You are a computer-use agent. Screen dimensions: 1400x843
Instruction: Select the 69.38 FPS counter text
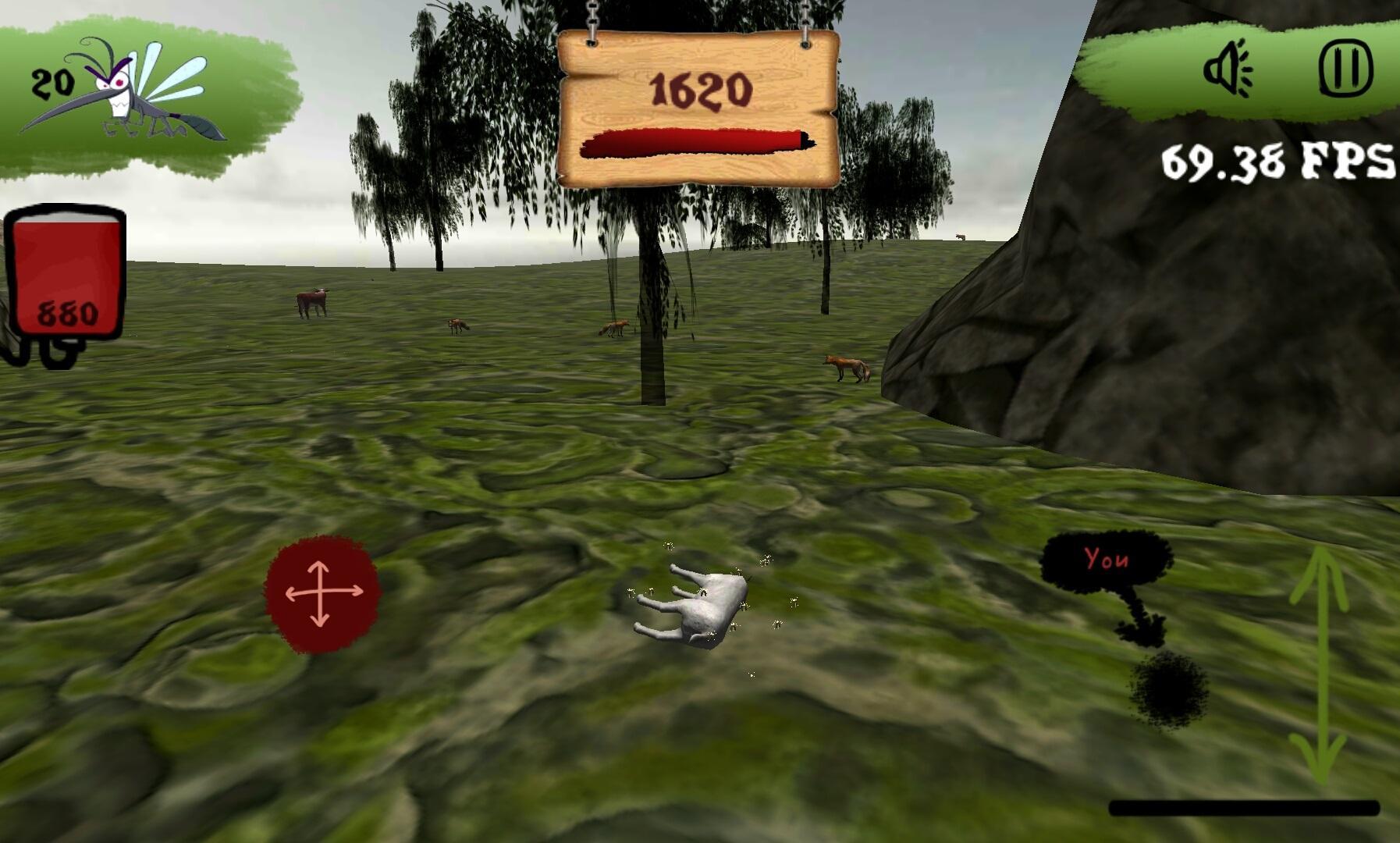click(x=1272, y=160)
